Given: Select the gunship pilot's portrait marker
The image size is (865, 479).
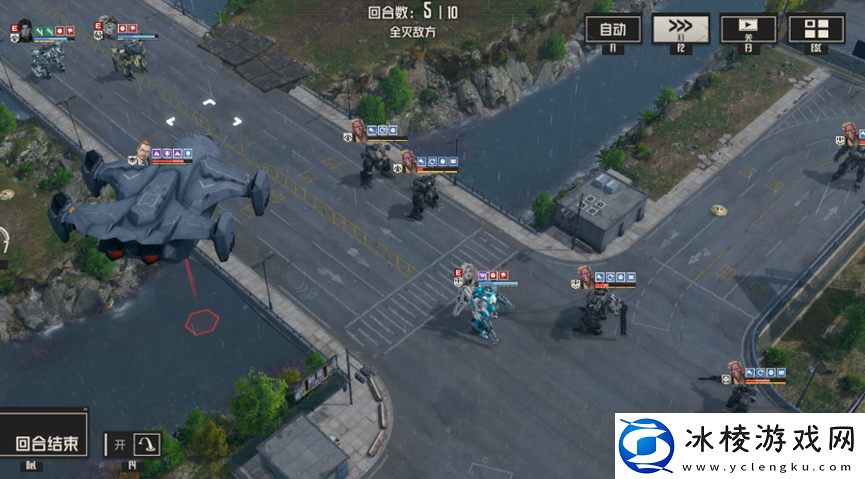Looking at the screenshot, I should coord(142,152).
